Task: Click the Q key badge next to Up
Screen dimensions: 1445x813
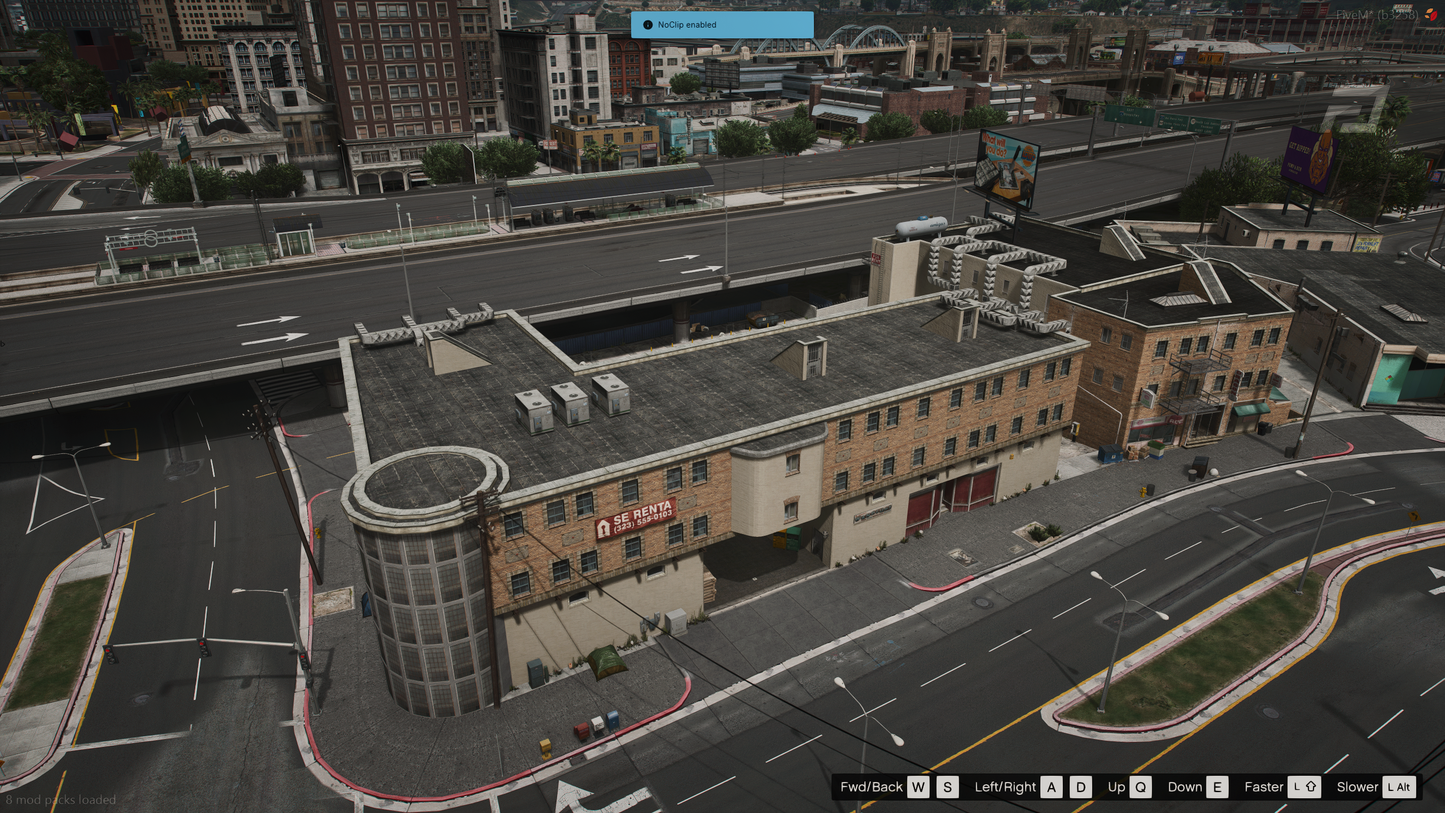Action: click(1141, 787)
